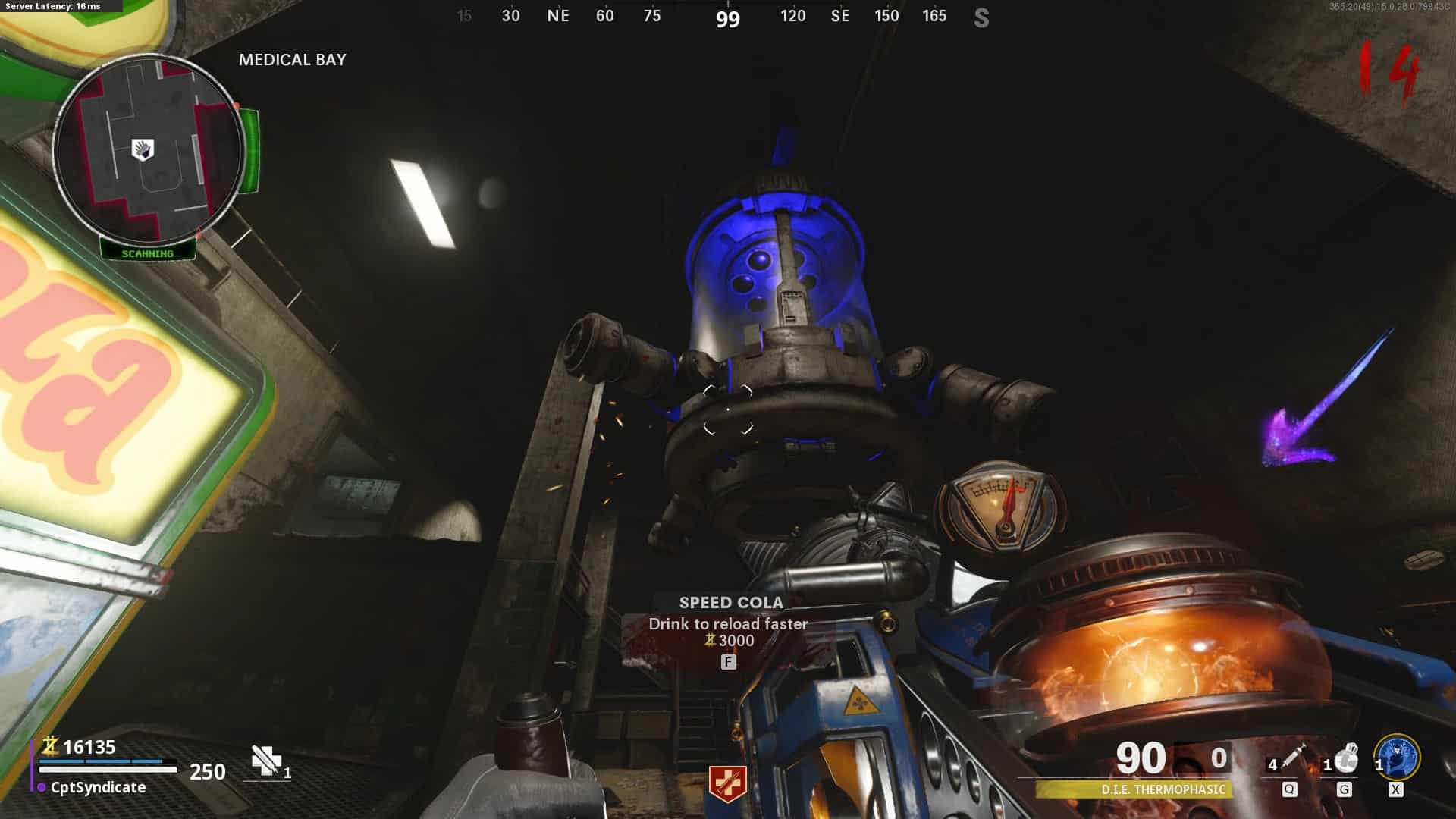Click the Quick Revive perk shield icon
This screenshot has width=1456, height=819.
(x=727, y=784)
